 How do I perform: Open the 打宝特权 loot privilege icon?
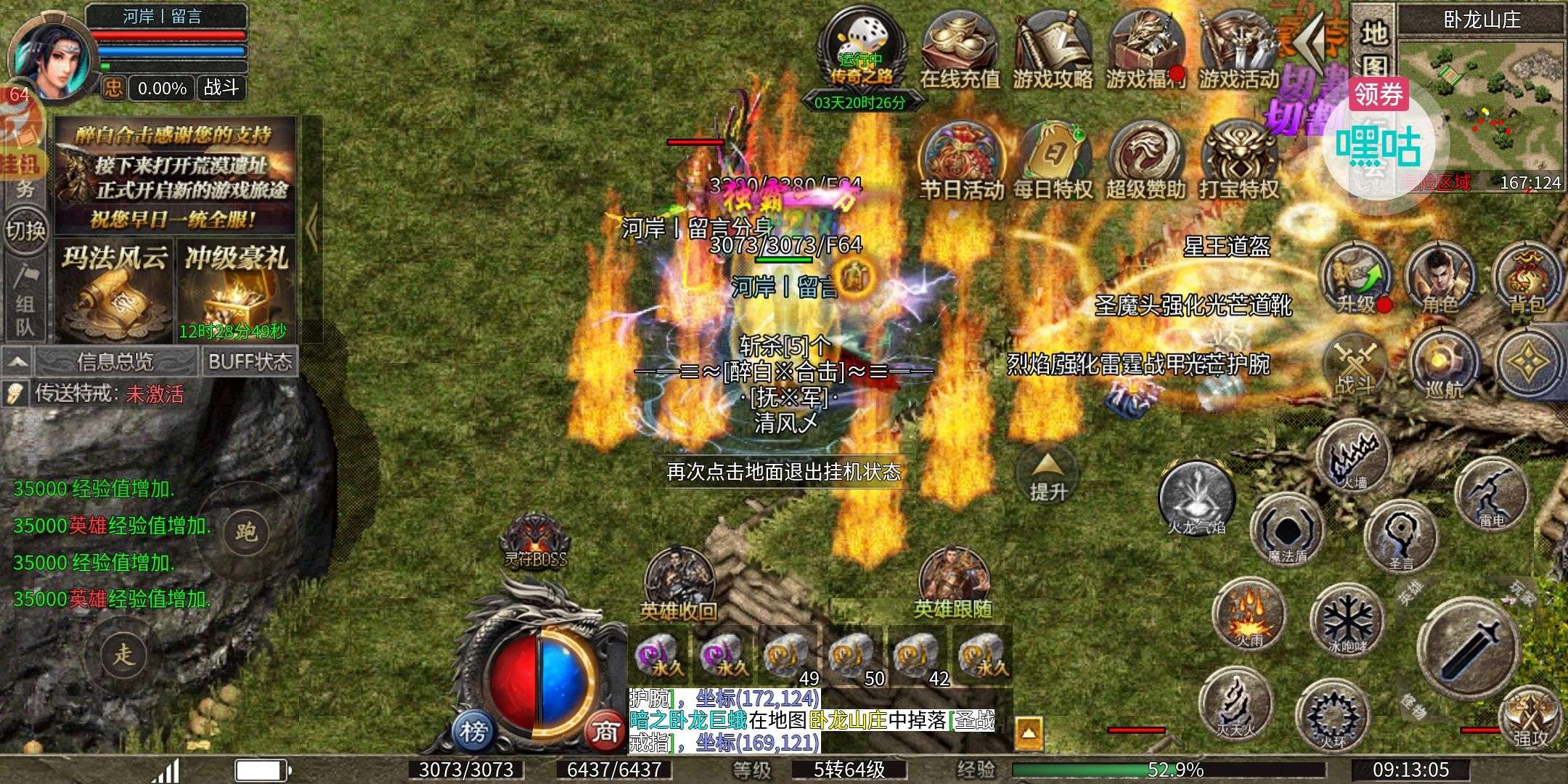pos(1238,161)
